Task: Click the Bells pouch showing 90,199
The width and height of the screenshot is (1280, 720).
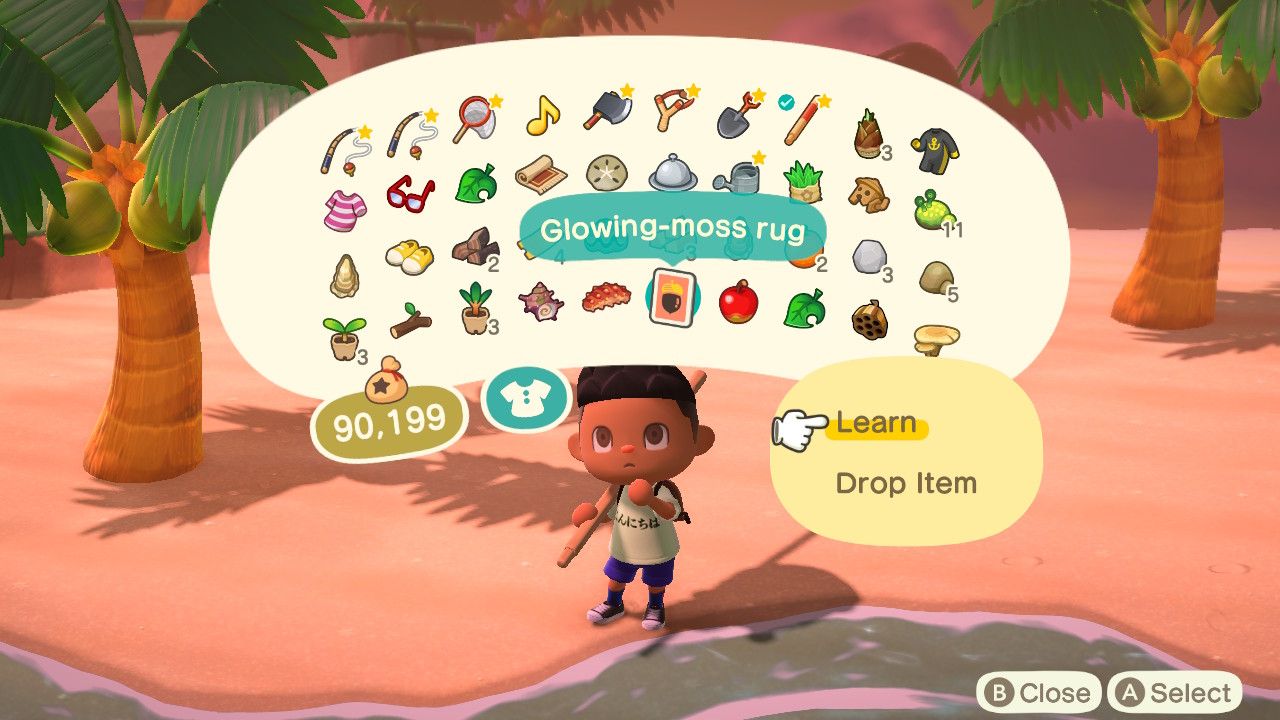Action: (x=390, y=420)
